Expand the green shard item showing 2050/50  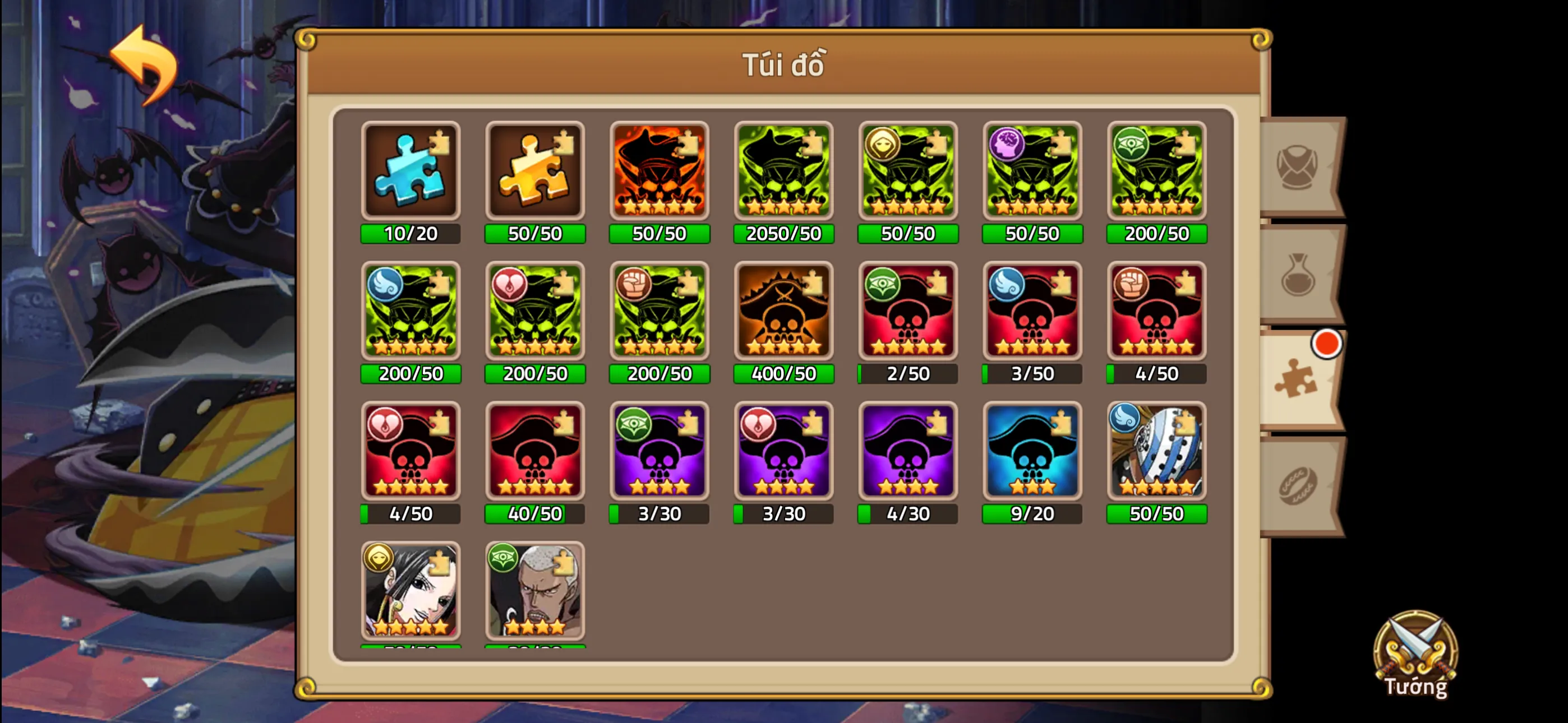[x=783, y=172]
